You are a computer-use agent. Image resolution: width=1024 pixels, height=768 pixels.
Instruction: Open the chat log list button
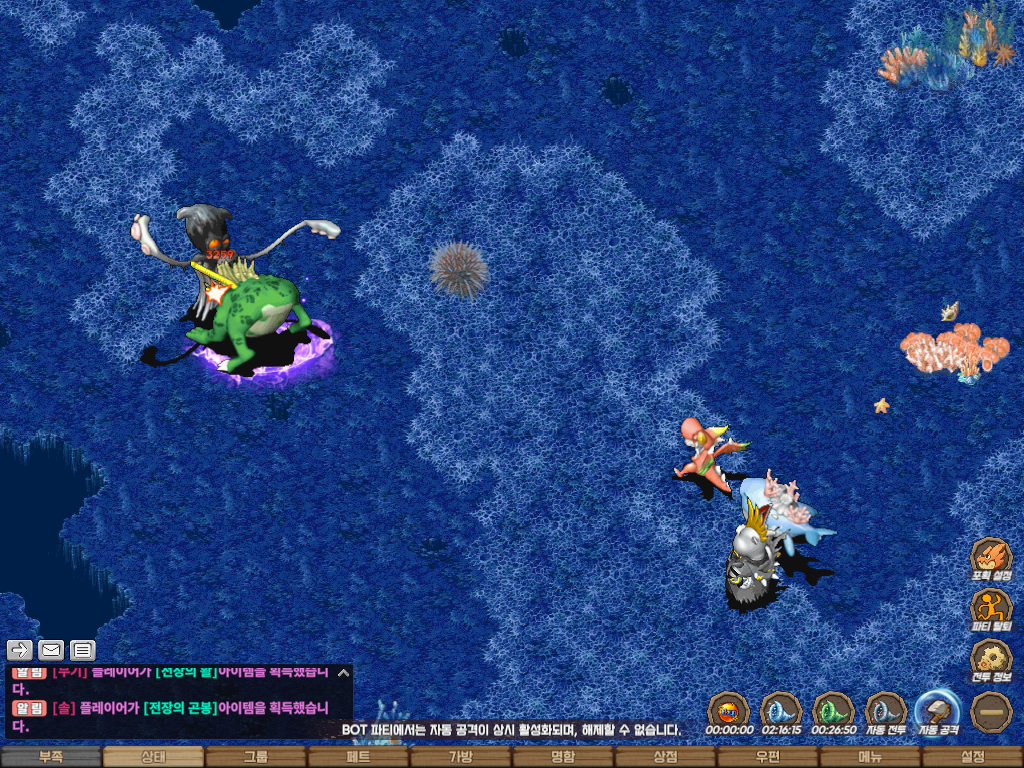82,650
